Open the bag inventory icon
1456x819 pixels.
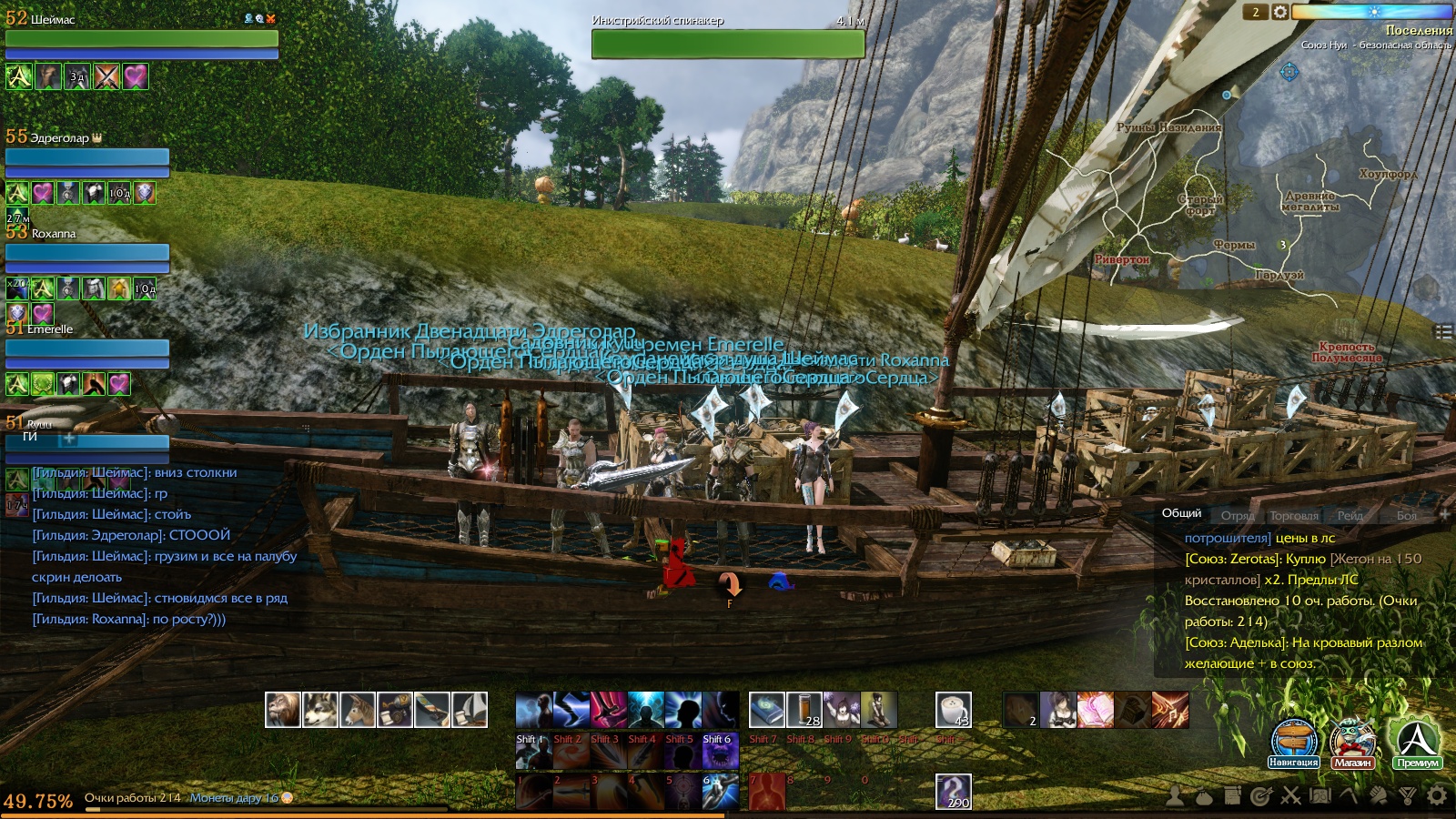pos(1204,796)
